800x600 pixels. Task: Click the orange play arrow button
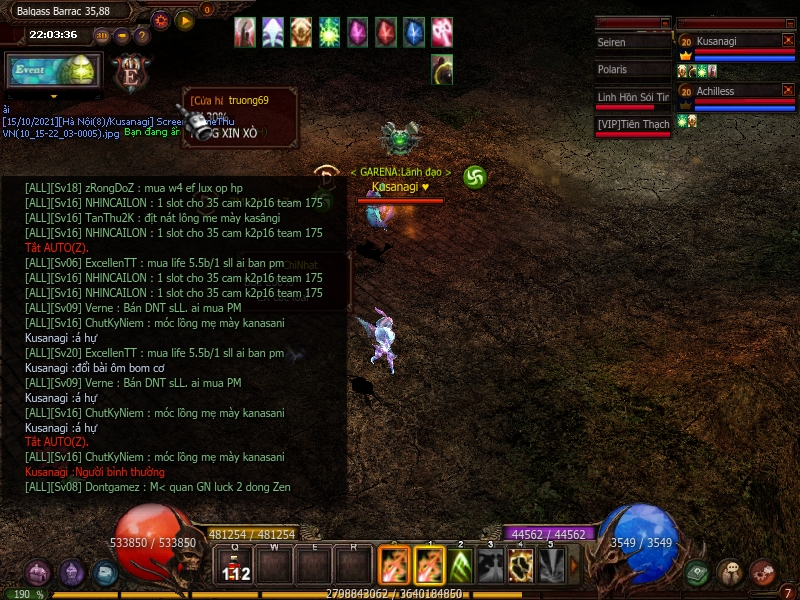coord(184,20)
